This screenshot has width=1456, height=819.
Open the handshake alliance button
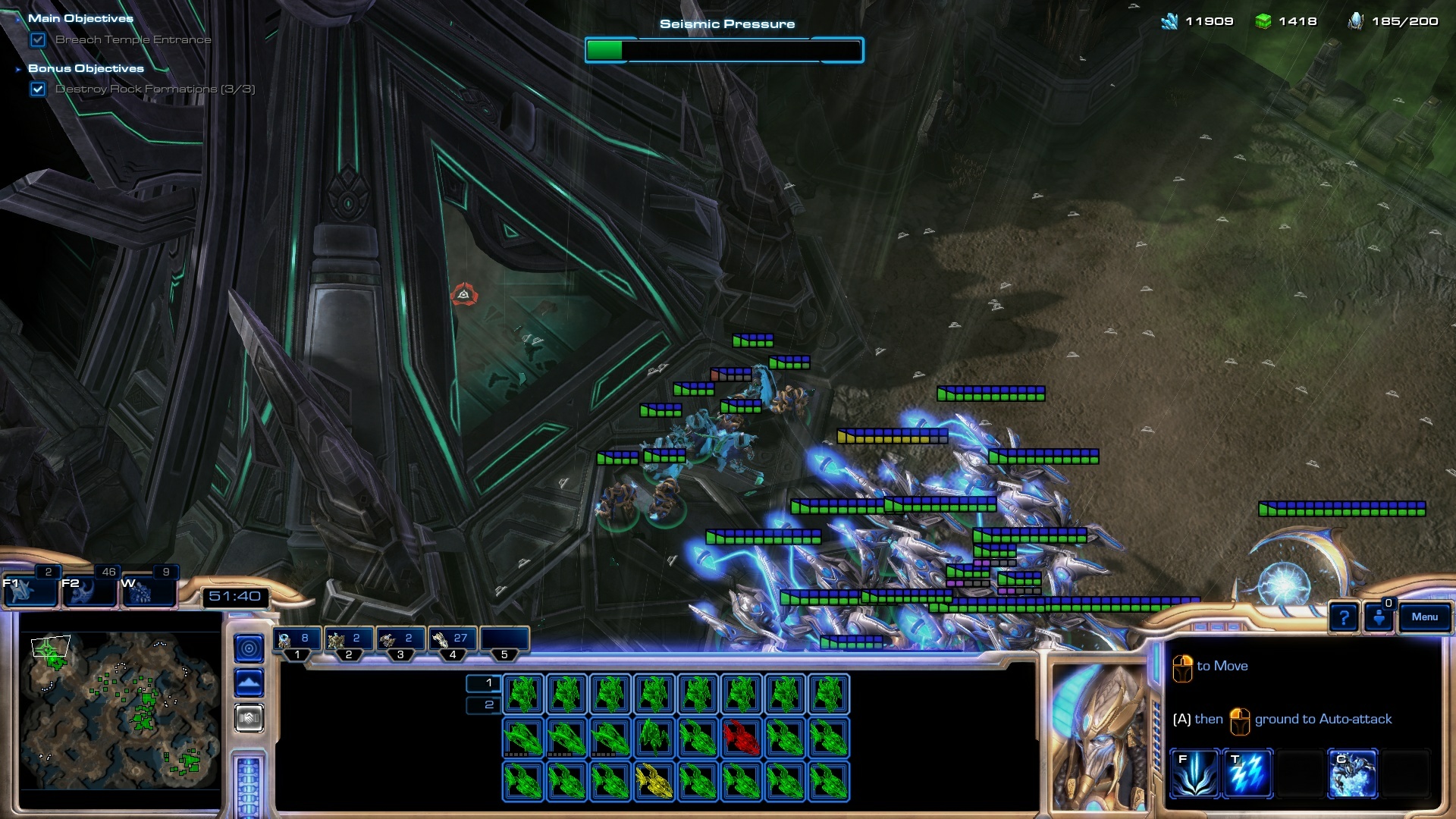point(249,717)
